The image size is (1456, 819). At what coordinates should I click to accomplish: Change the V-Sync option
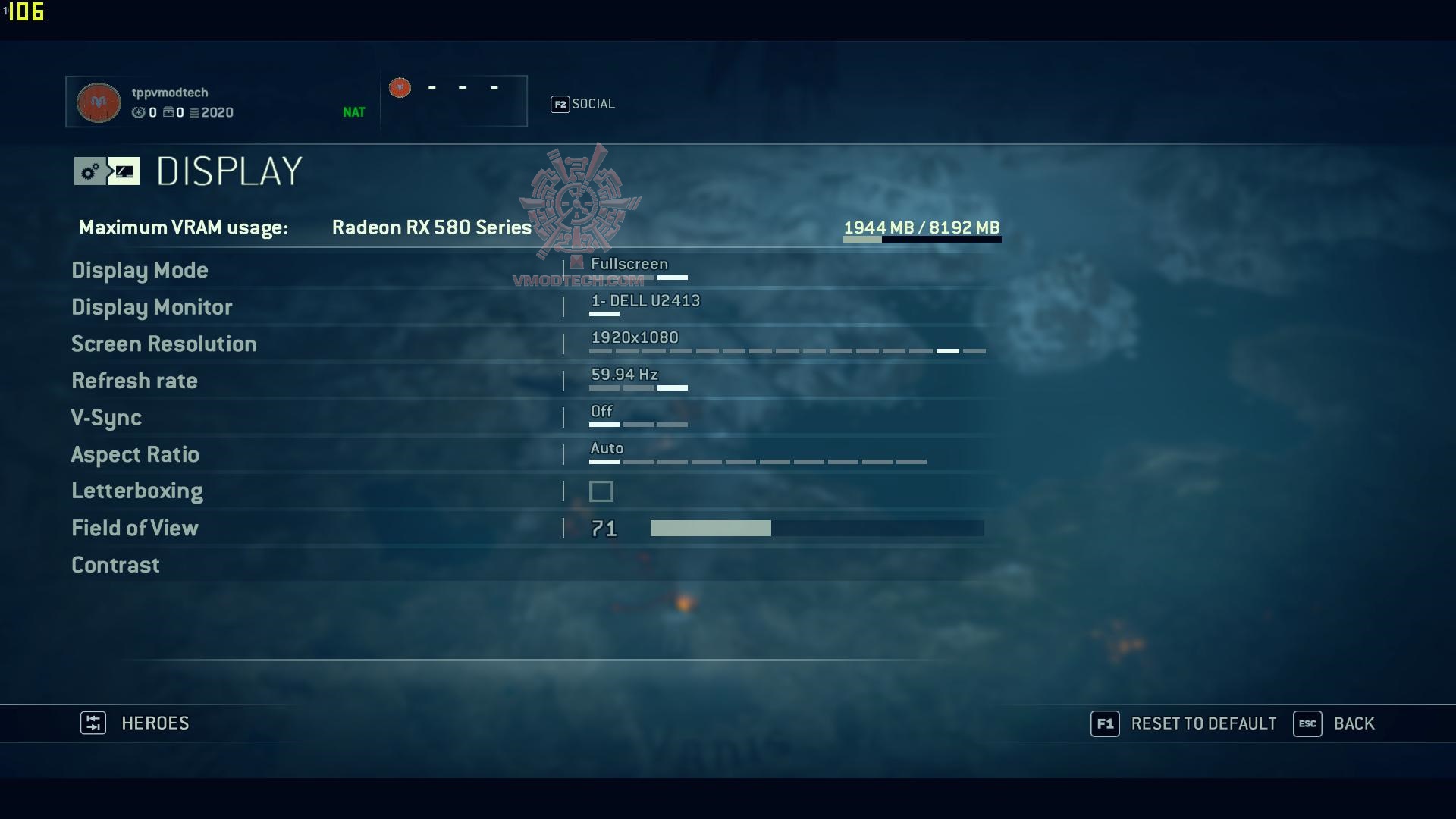[106, 418]
